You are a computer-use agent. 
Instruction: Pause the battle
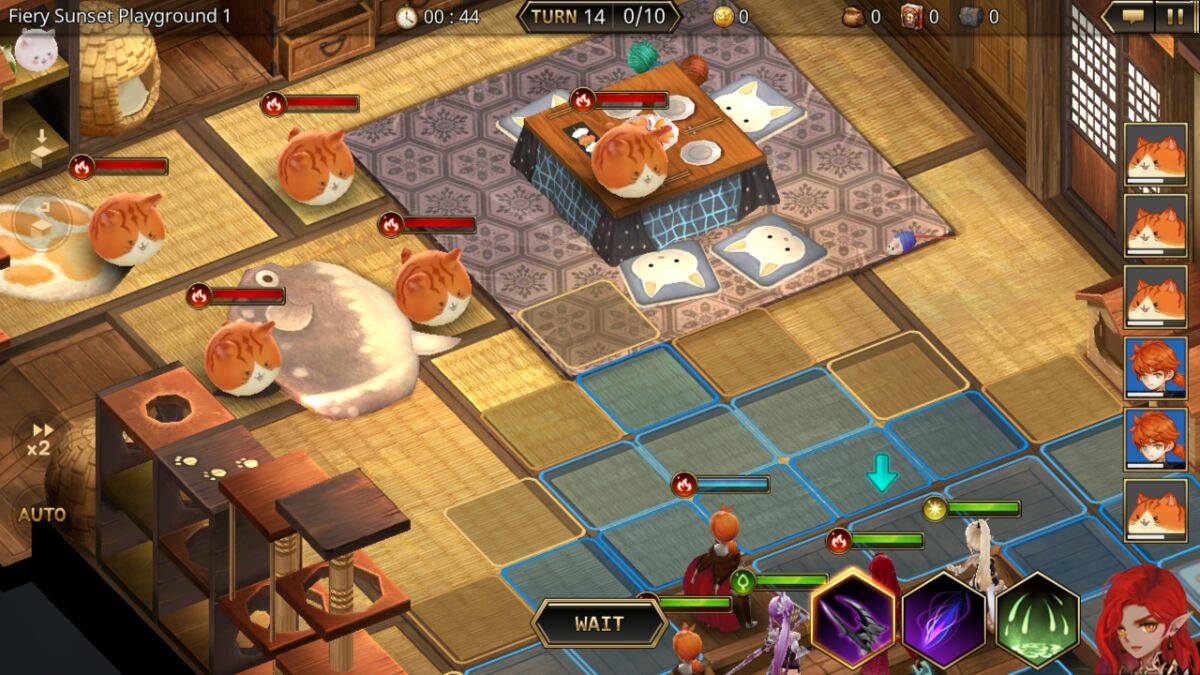pos(1173,16)
